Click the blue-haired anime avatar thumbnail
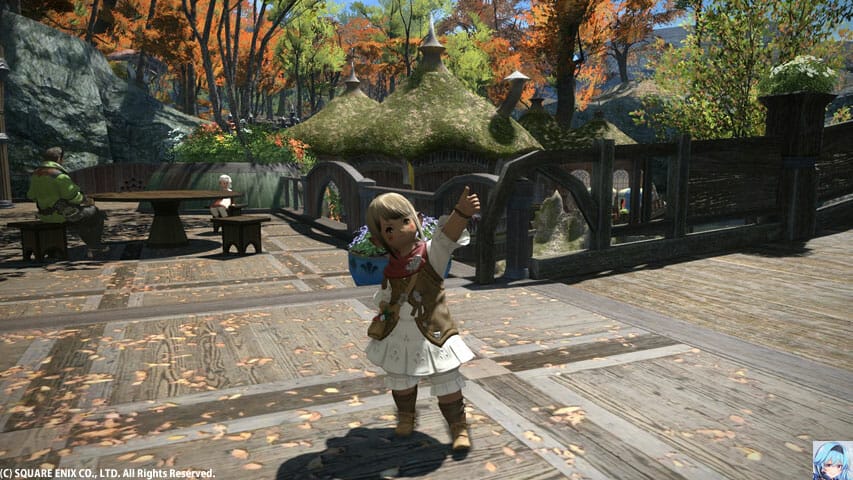 coord(832,460)
